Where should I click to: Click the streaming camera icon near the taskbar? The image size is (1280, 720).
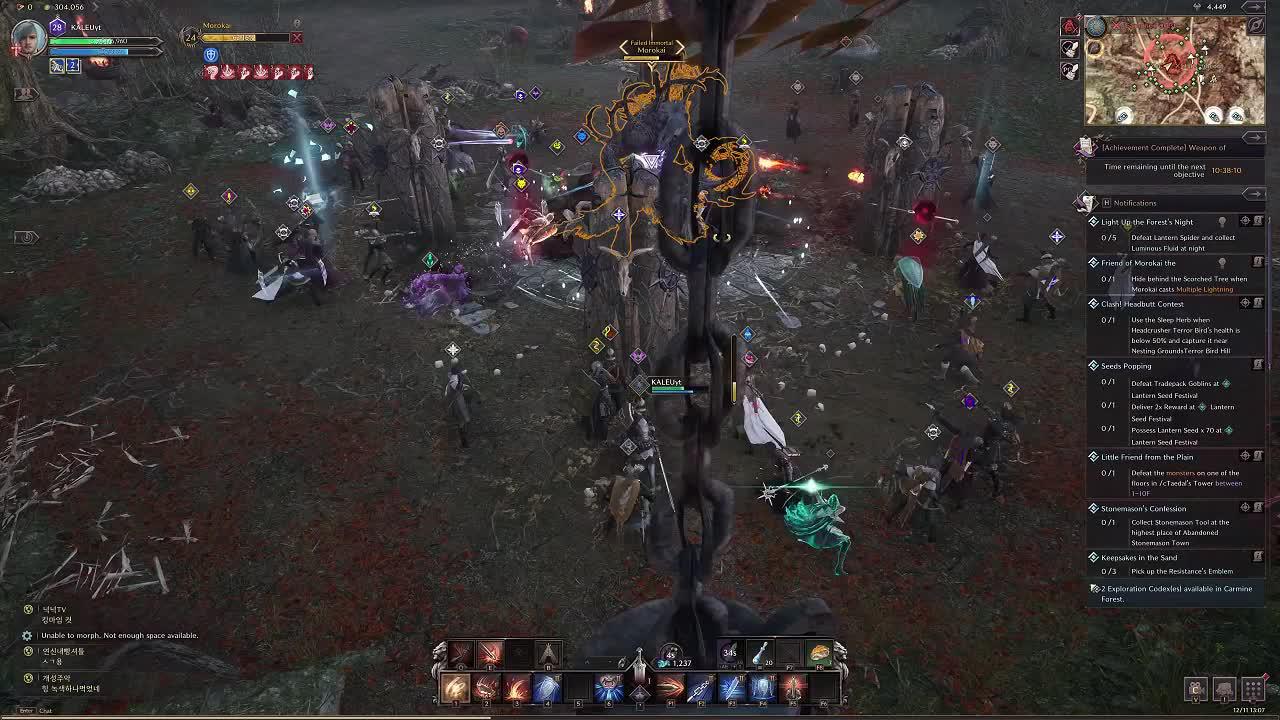click(x=1195, y=689)
